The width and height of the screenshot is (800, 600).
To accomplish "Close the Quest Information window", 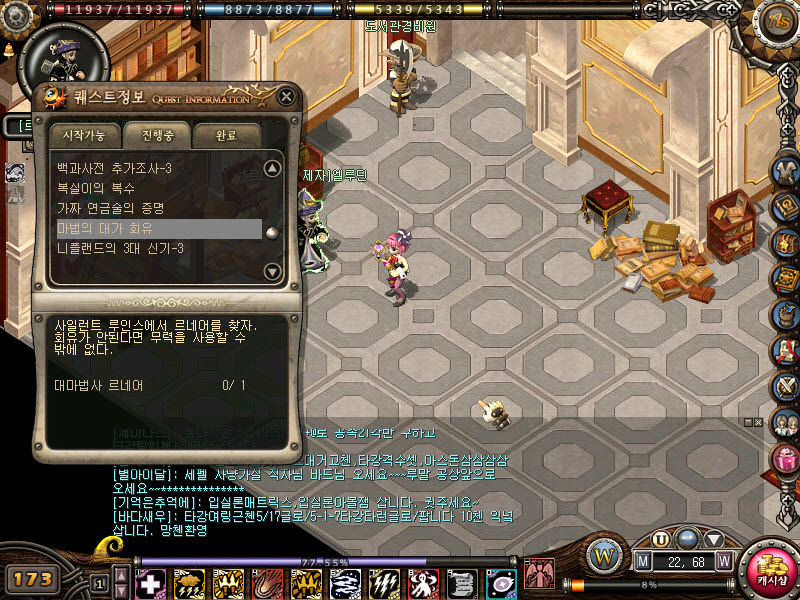I will click(x=287, y=97).
